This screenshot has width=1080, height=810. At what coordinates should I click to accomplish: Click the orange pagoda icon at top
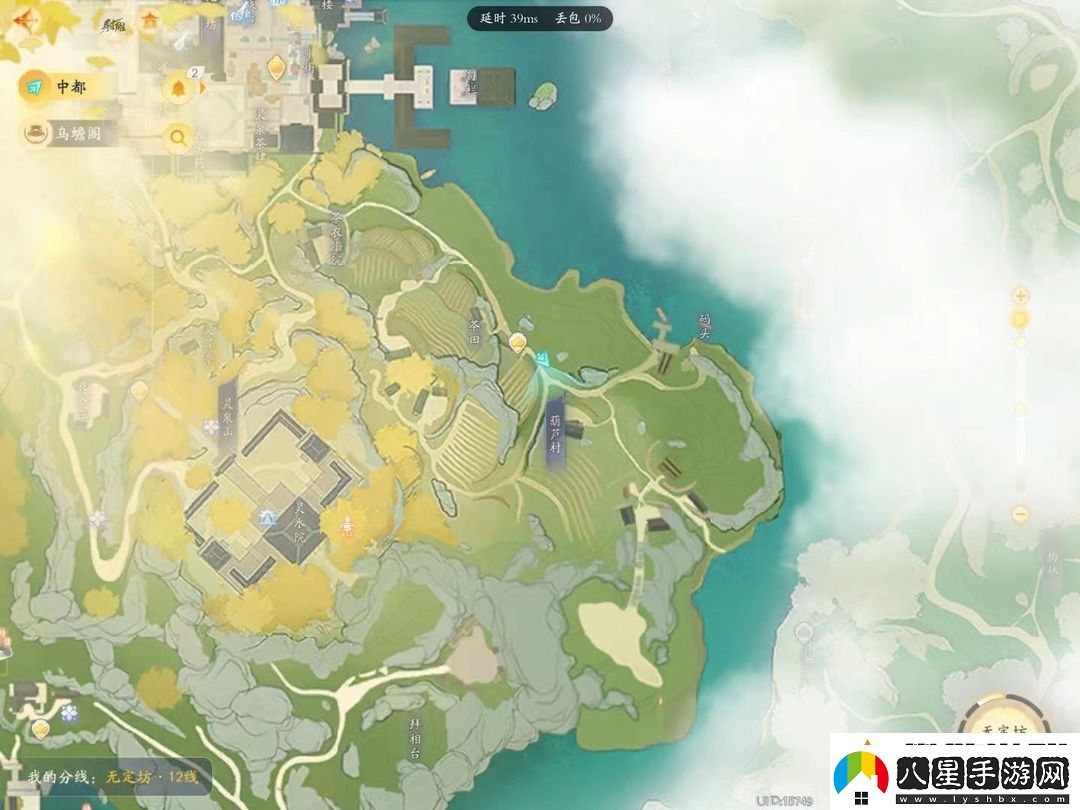pyautogui.click(x=150, y=19)
